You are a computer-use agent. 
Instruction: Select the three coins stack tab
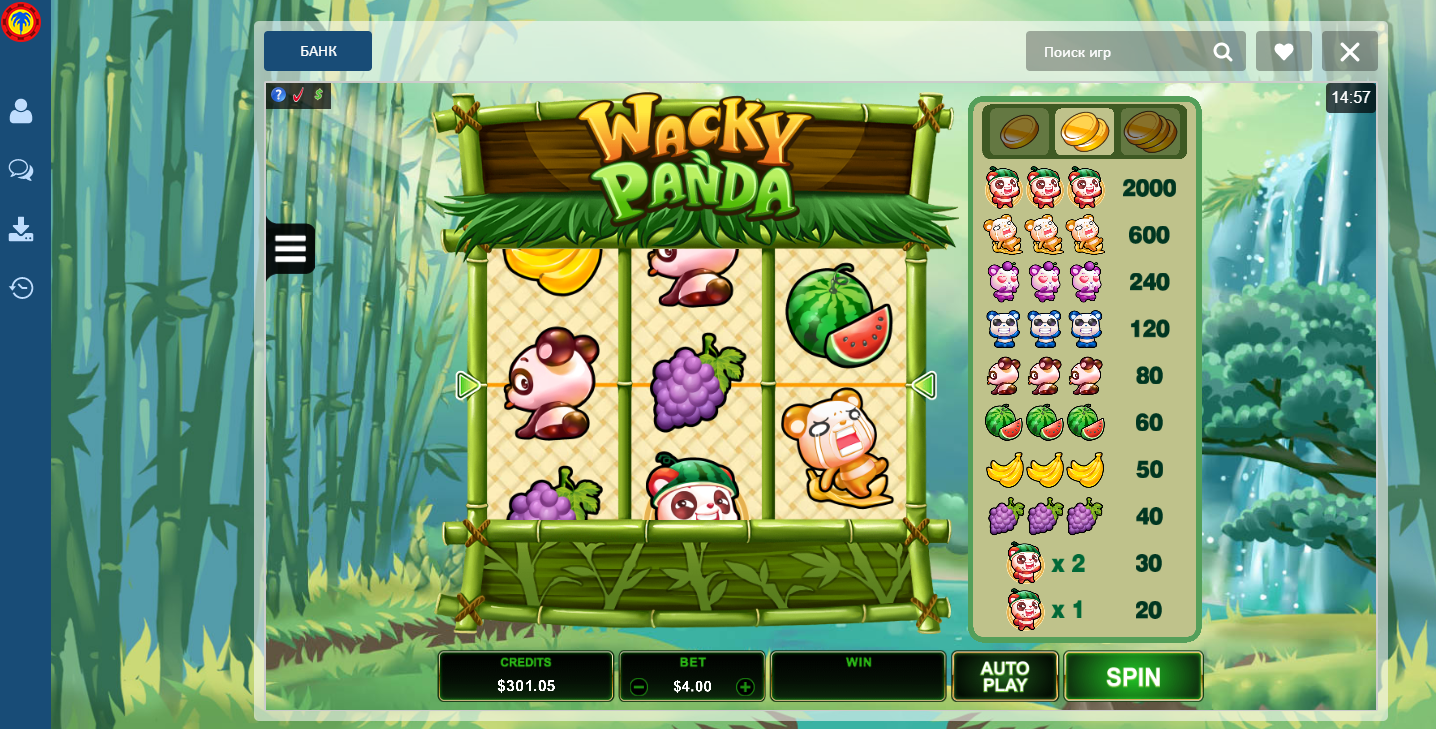pos(1150,131)
